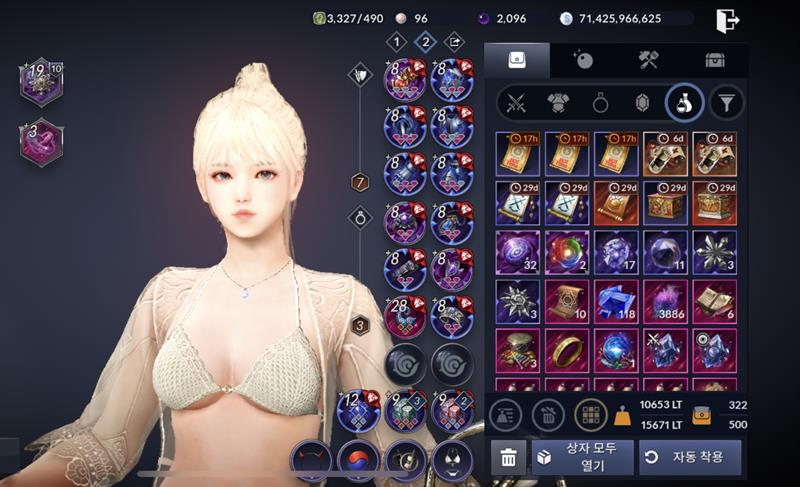Choose the 자동 착용 auto-equip button
Viewport: 800px width, 487px height.
point(690,457)
